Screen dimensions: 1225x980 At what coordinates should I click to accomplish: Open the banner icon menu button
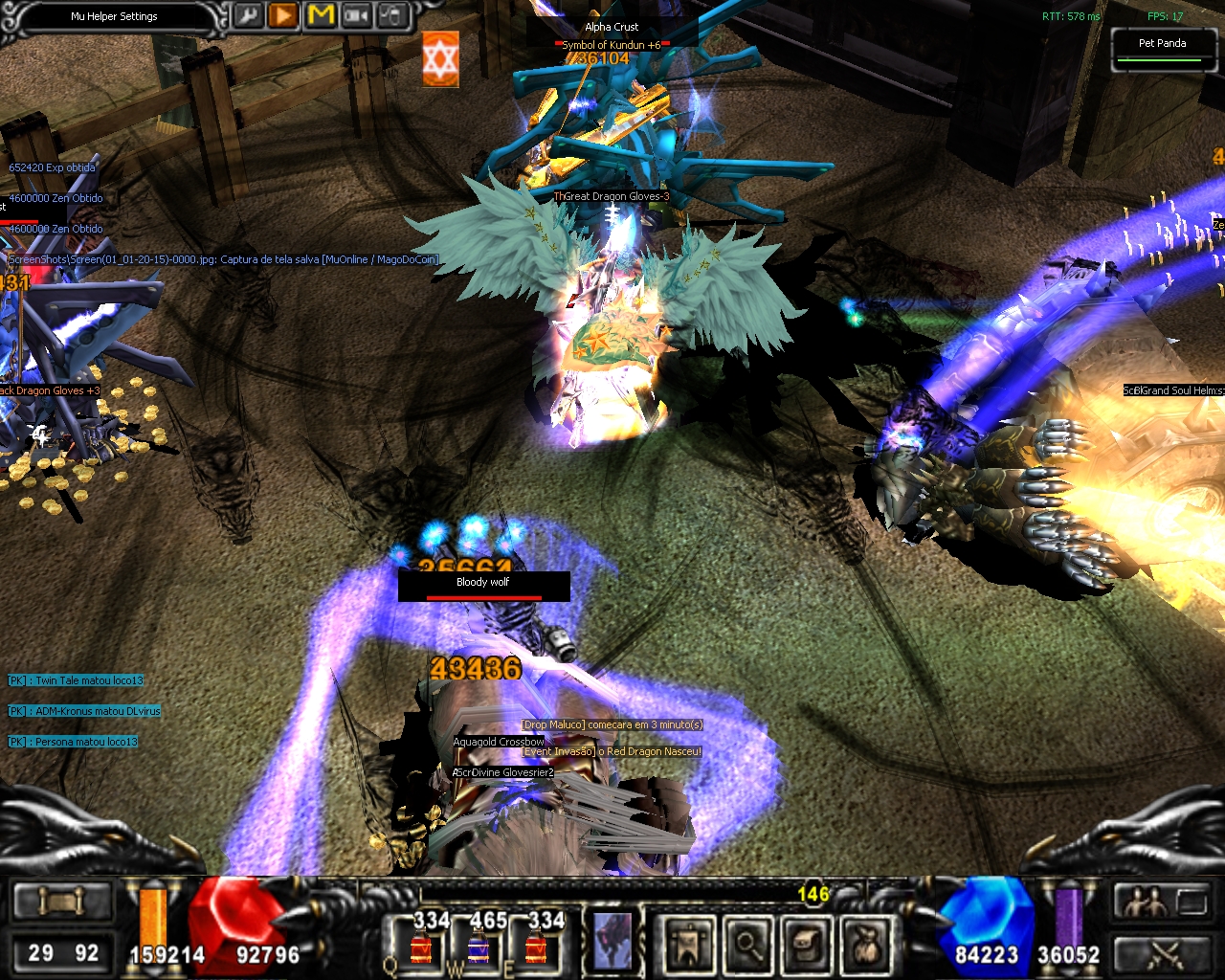pyautogui.click(x=687, y=943)
